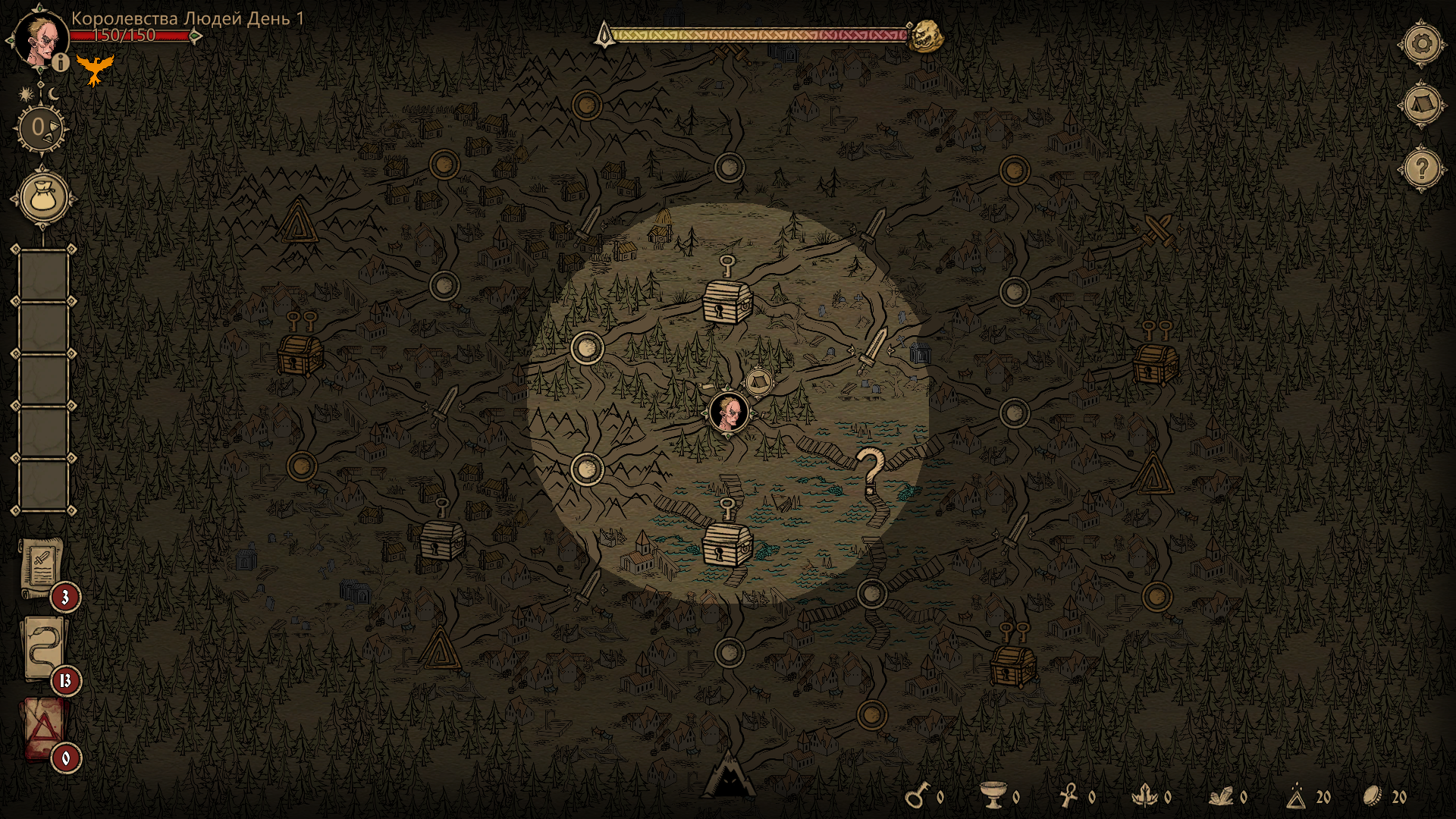Open the camp tent menu
Screen dimensions: 1456x819
[x=1422, y=104]
